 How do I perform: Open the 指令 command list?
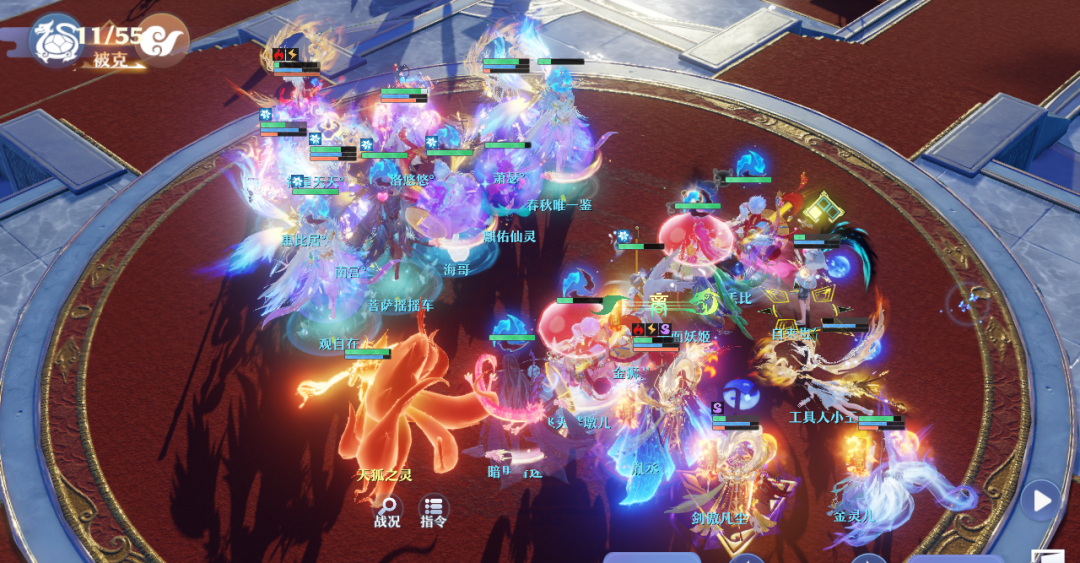click(x=433, y=510)
